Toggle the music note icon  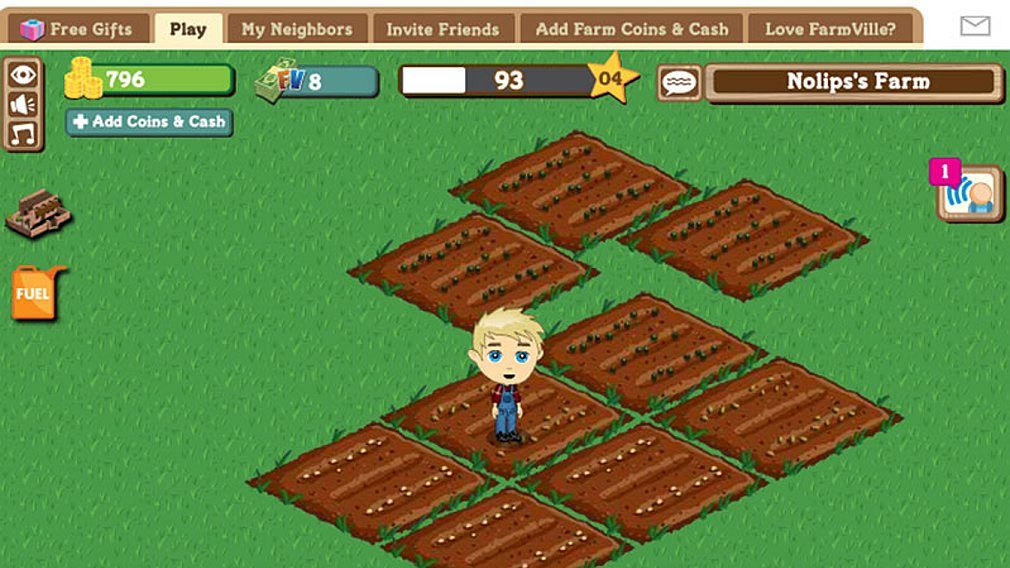(x=23, y=132)
